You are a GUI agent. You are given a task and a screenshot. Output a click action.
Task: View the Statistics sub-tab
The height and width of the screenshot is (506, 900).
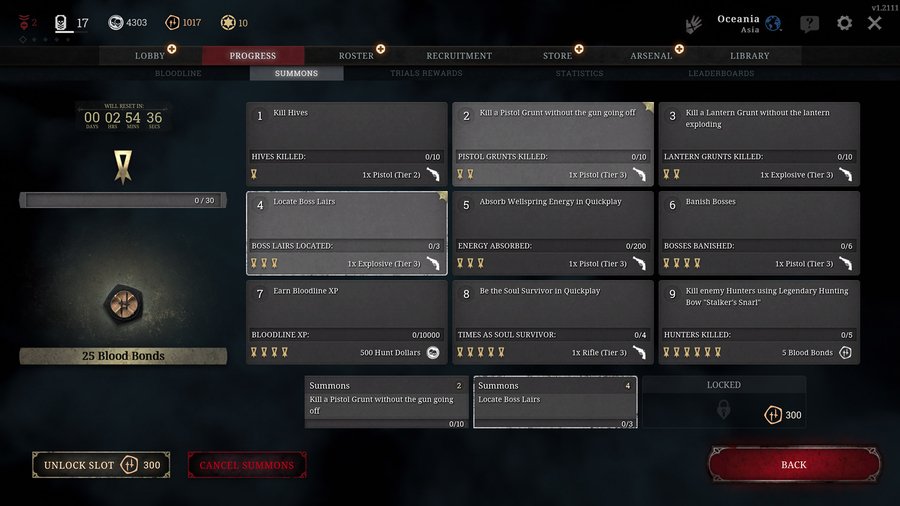pos(579,74)
